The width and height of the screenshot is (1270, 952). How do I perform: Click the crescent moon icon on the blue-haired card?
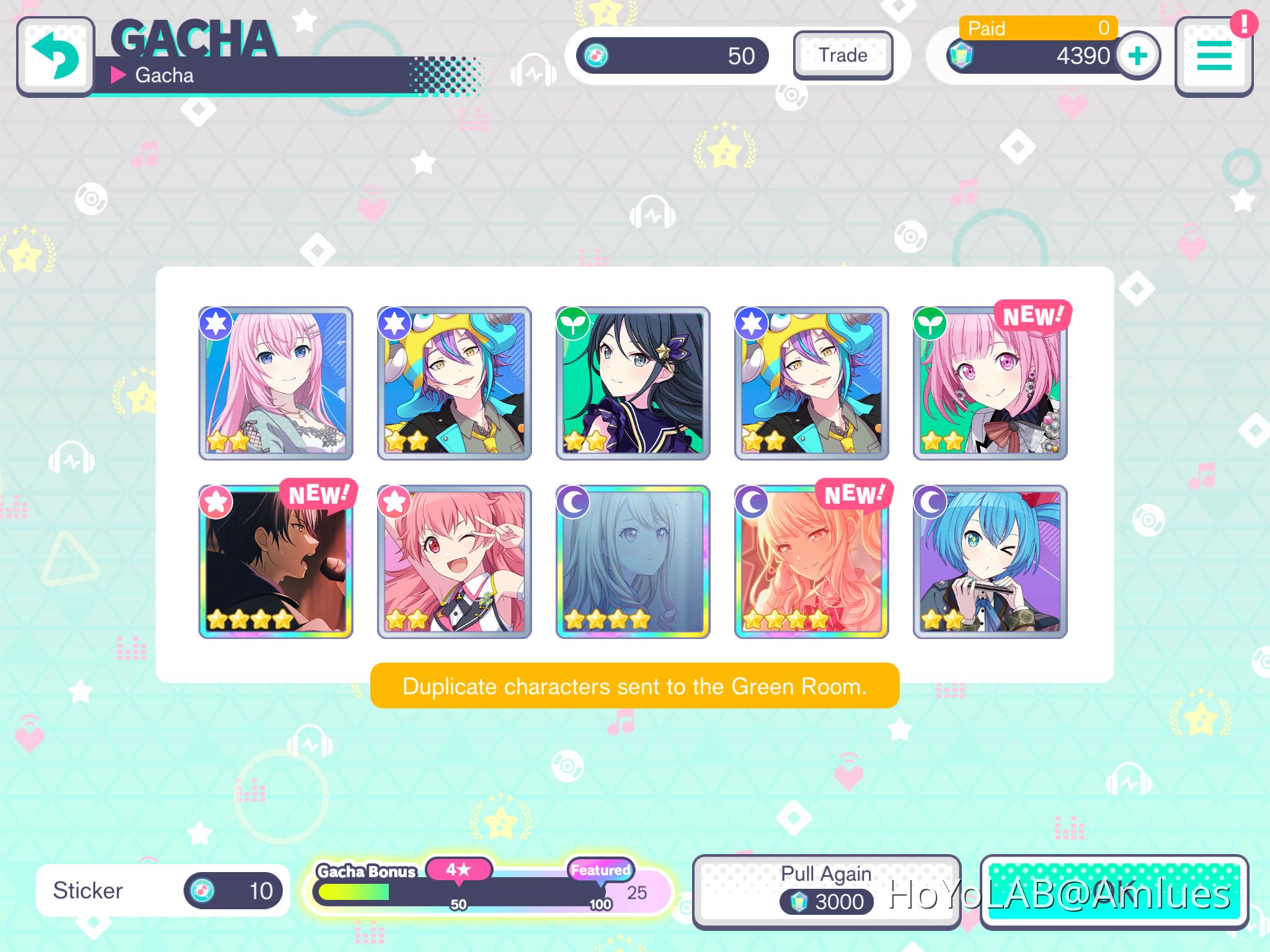930,501
